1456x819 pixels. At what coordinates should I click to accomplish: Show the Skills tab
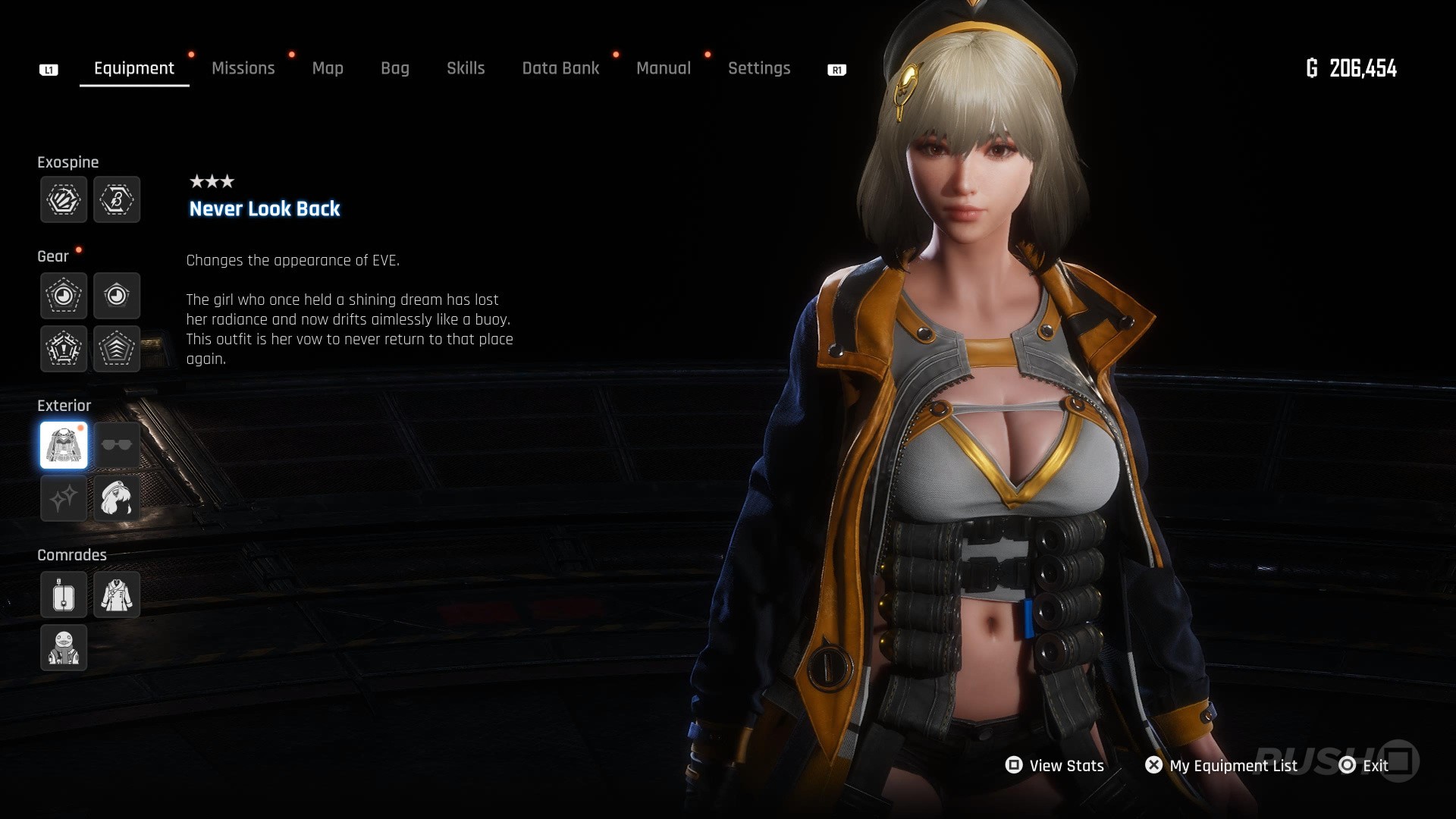point(466,68)
